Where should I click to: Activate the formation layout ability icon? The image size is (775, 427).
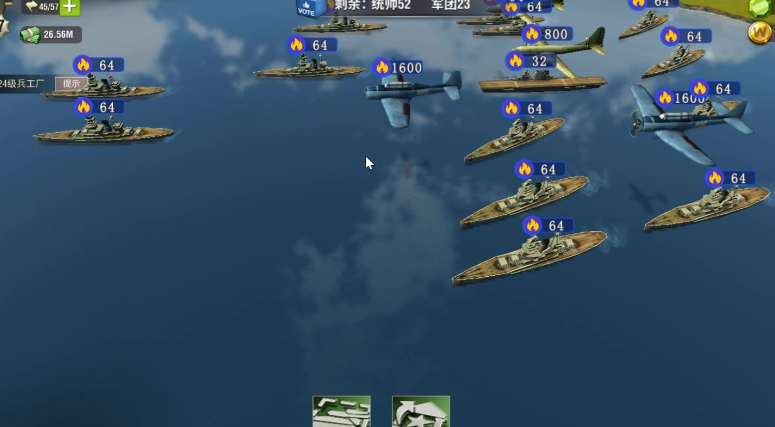pyautogui.click(x=341, y=412)
